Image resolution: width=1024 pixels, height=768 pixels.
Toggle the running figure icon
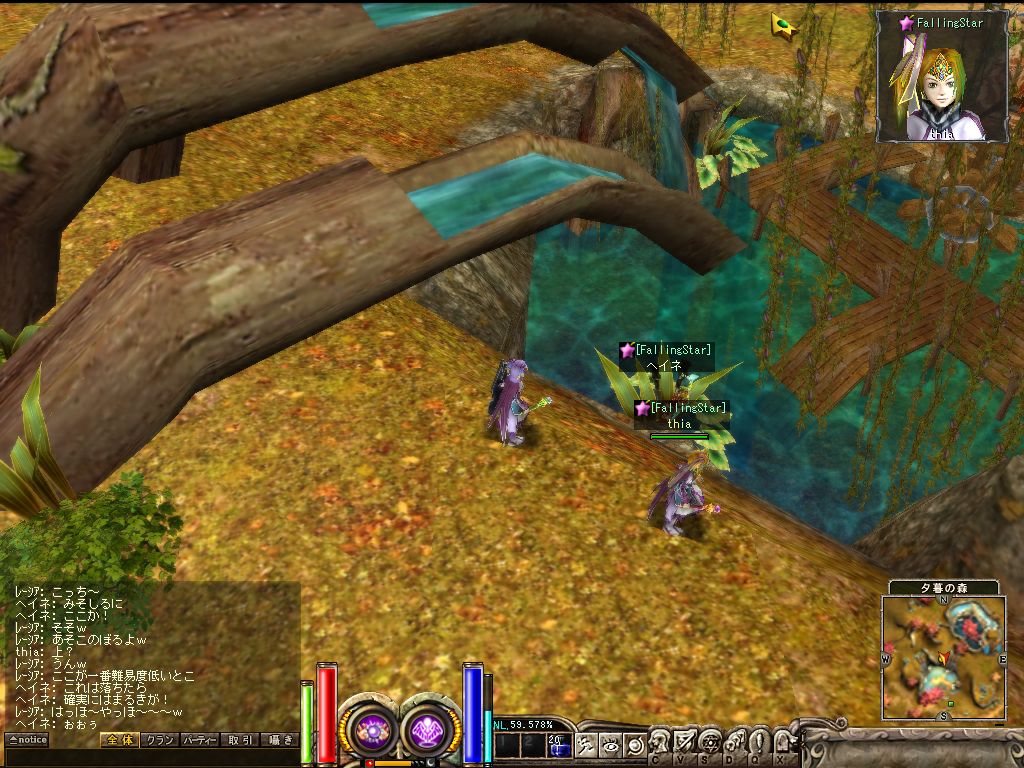[x=586, y=745]
